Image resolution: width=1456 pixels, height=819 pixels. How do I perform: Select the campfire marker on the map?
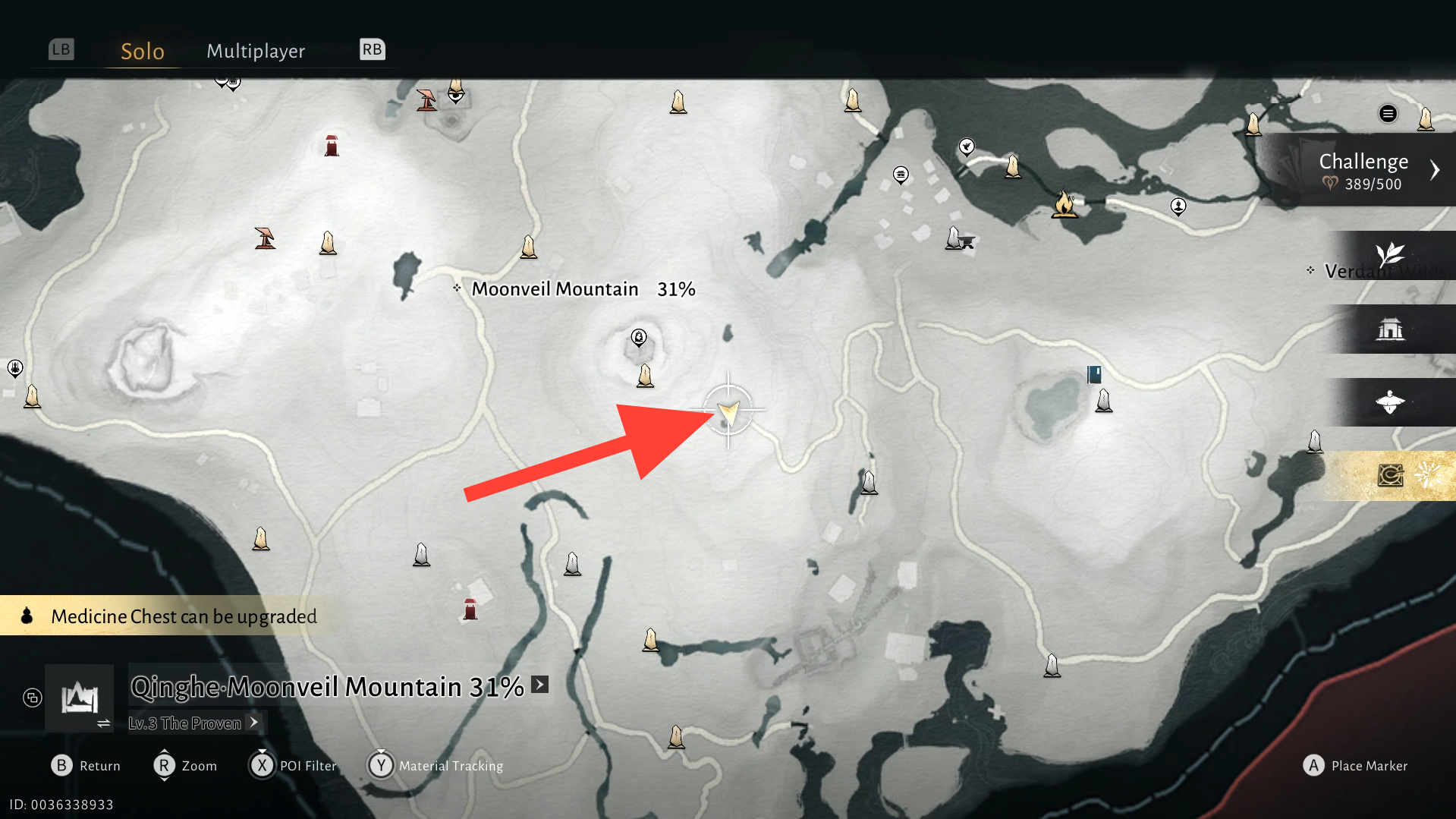click(x=1064, y=204)
